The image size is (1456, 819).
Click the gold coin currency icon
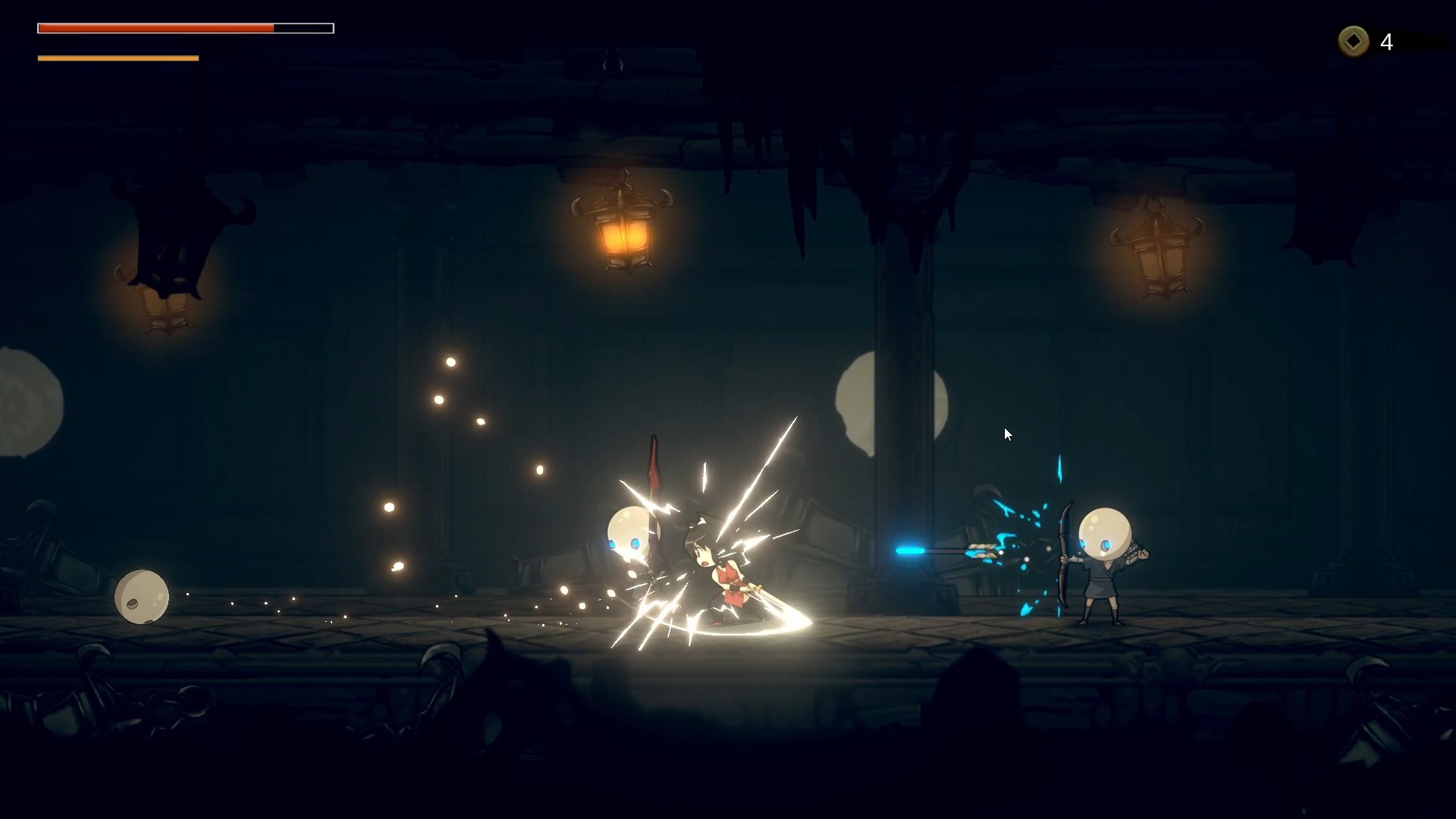[1353, 42]
